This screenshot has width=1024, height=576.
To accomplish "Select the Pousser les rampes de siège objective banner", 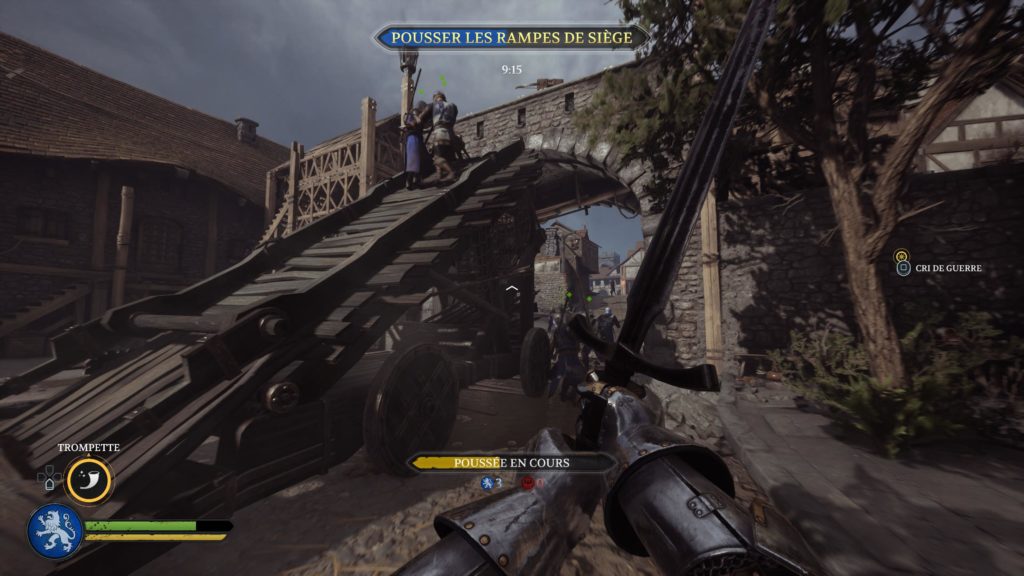I will tap(511, 38).
